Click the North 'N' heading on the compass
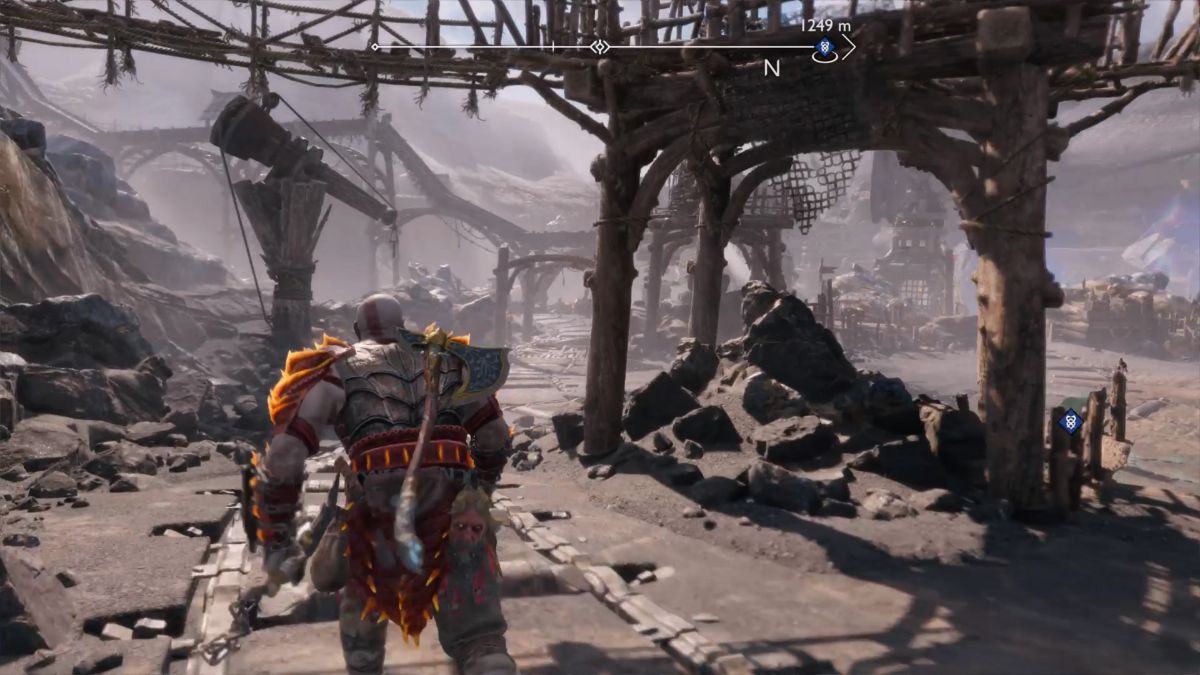 (772, 68)
